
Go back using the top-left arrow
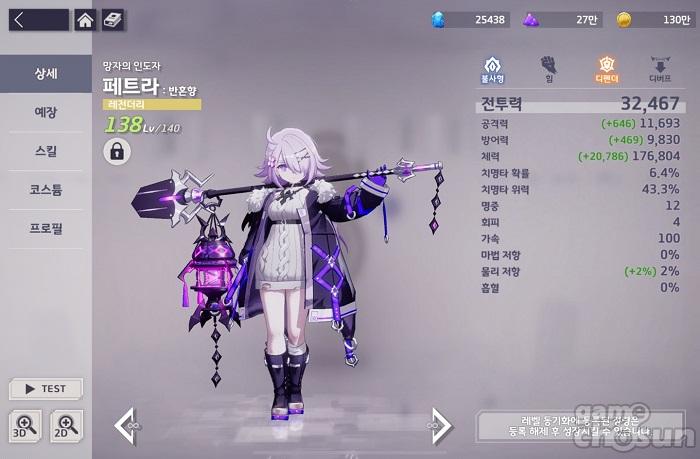(34, 19)
